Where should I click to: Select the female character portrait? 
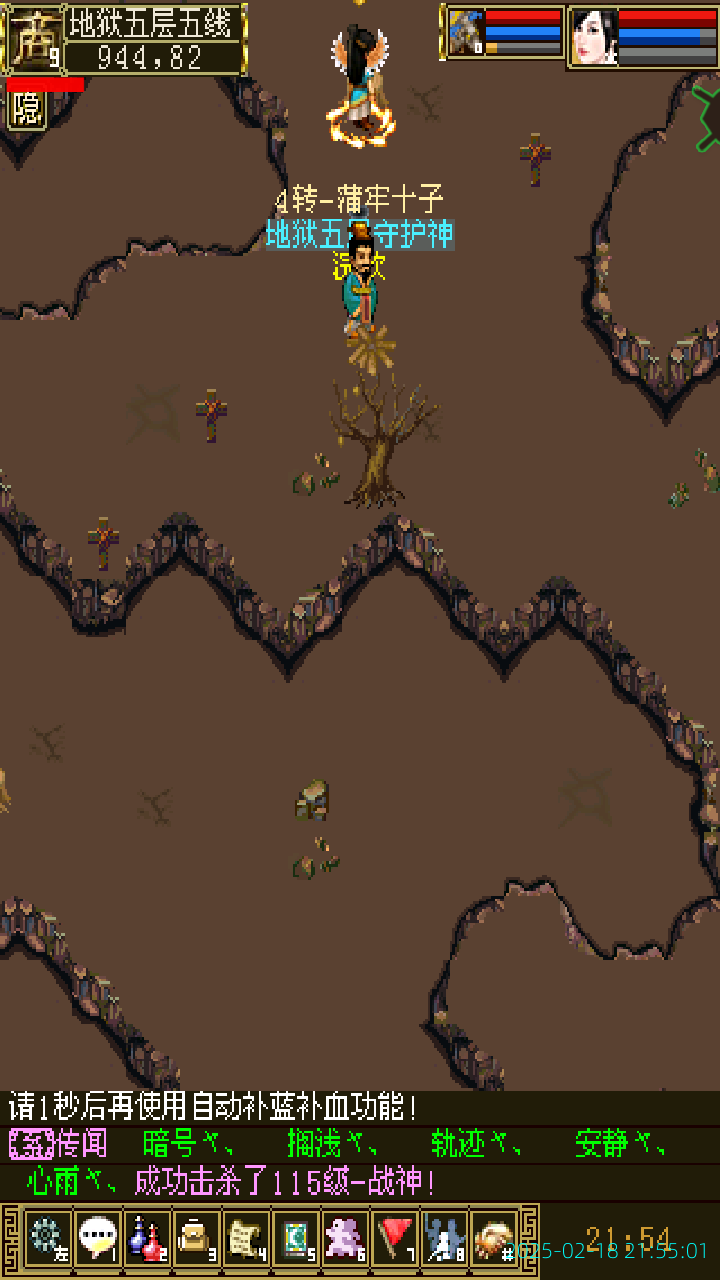pos(593,36)
